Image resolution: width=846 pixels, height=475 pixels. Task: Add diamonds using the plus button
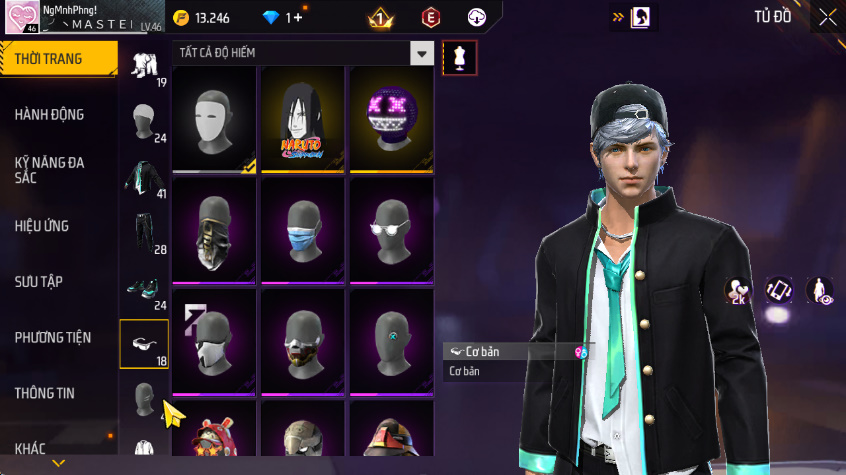pyautogui.click(x=298, y=18)
